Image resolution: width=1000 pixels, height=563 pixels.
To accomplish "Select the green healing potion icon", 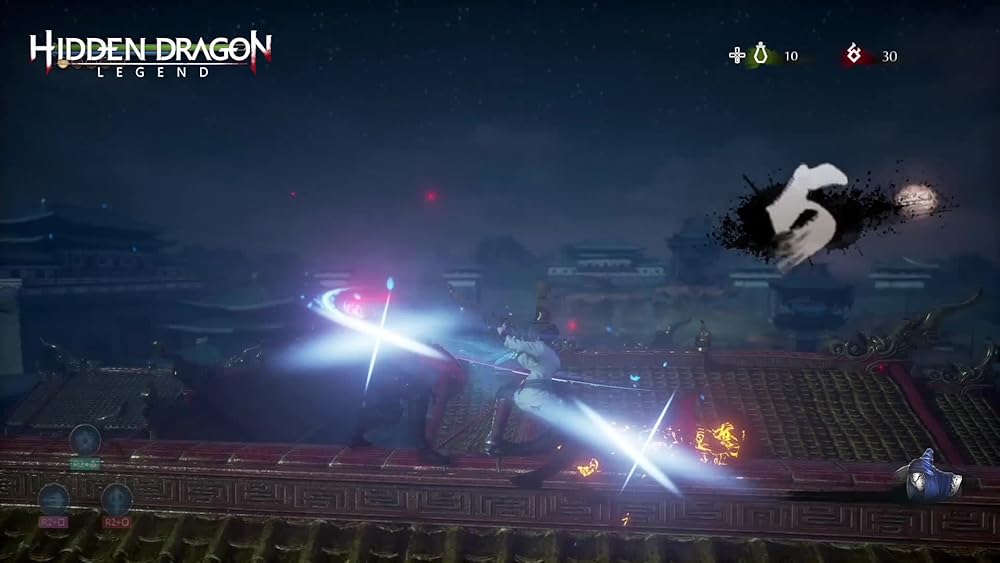I will 761,56.
